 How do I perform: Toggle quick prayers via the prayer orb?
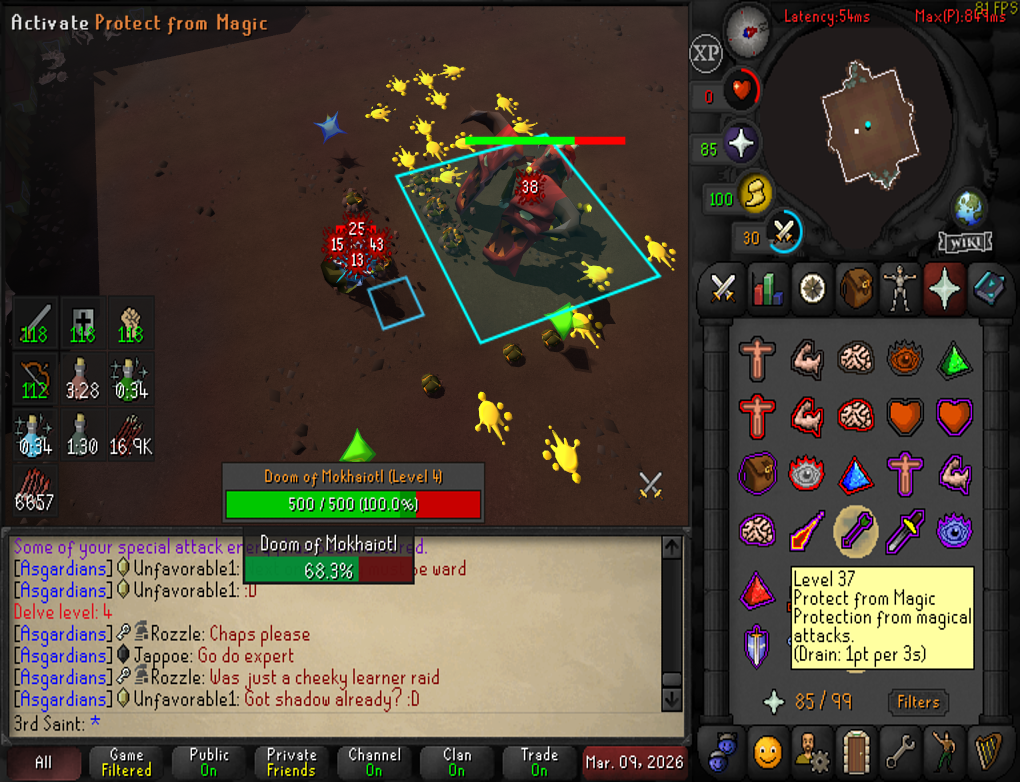pos(741,146)
